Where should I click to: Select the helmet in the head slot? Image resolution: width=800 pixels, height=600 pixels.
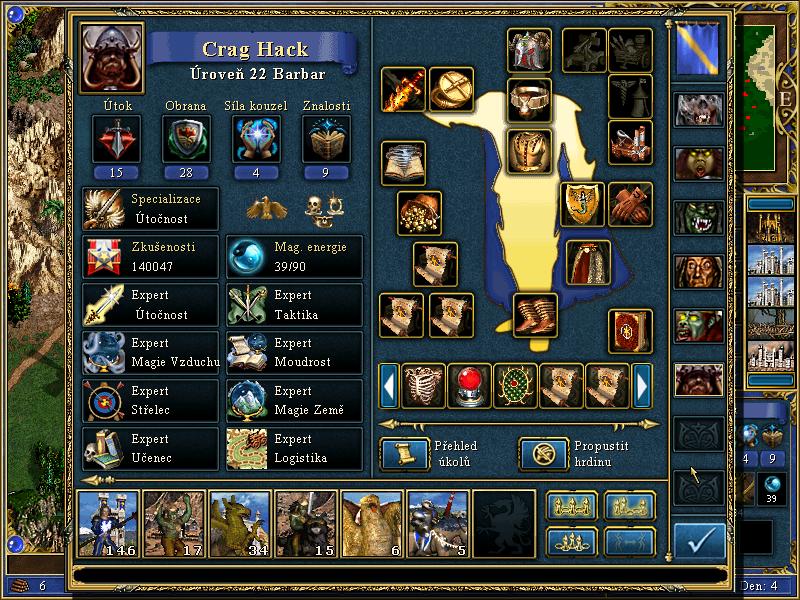[529, 50]
